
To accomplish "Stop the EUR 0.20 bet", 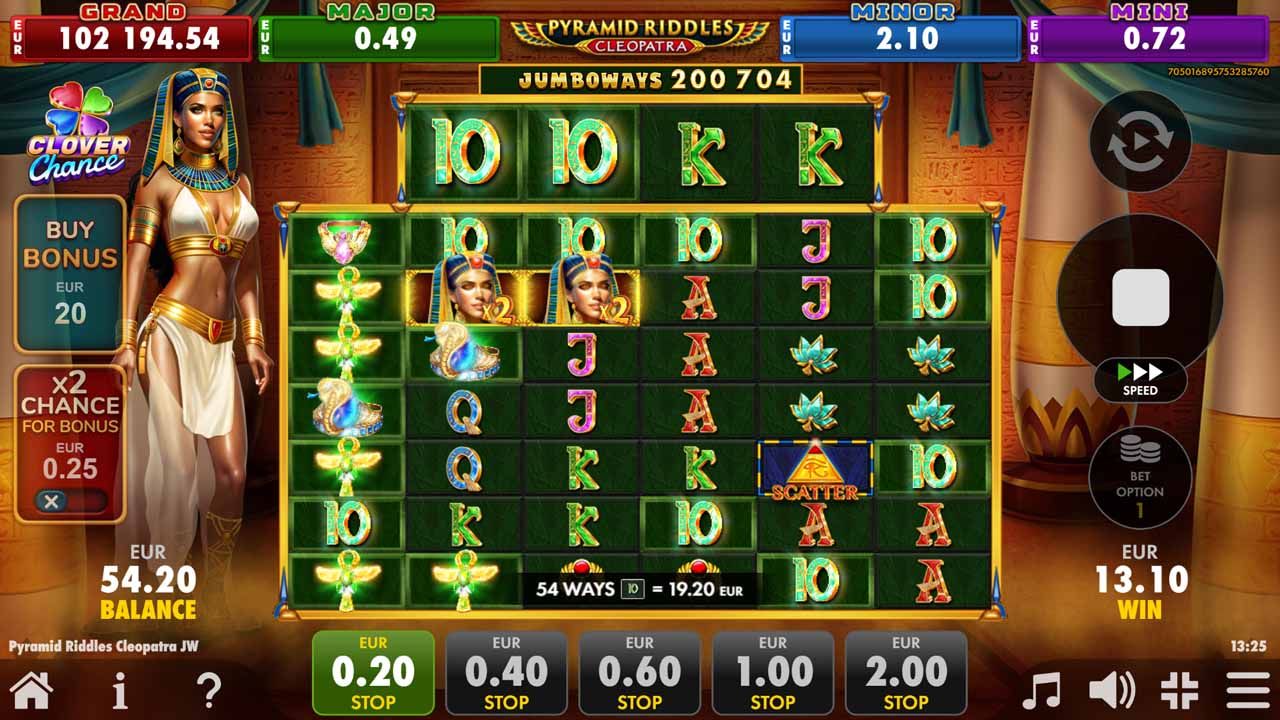I will [371, 671].
